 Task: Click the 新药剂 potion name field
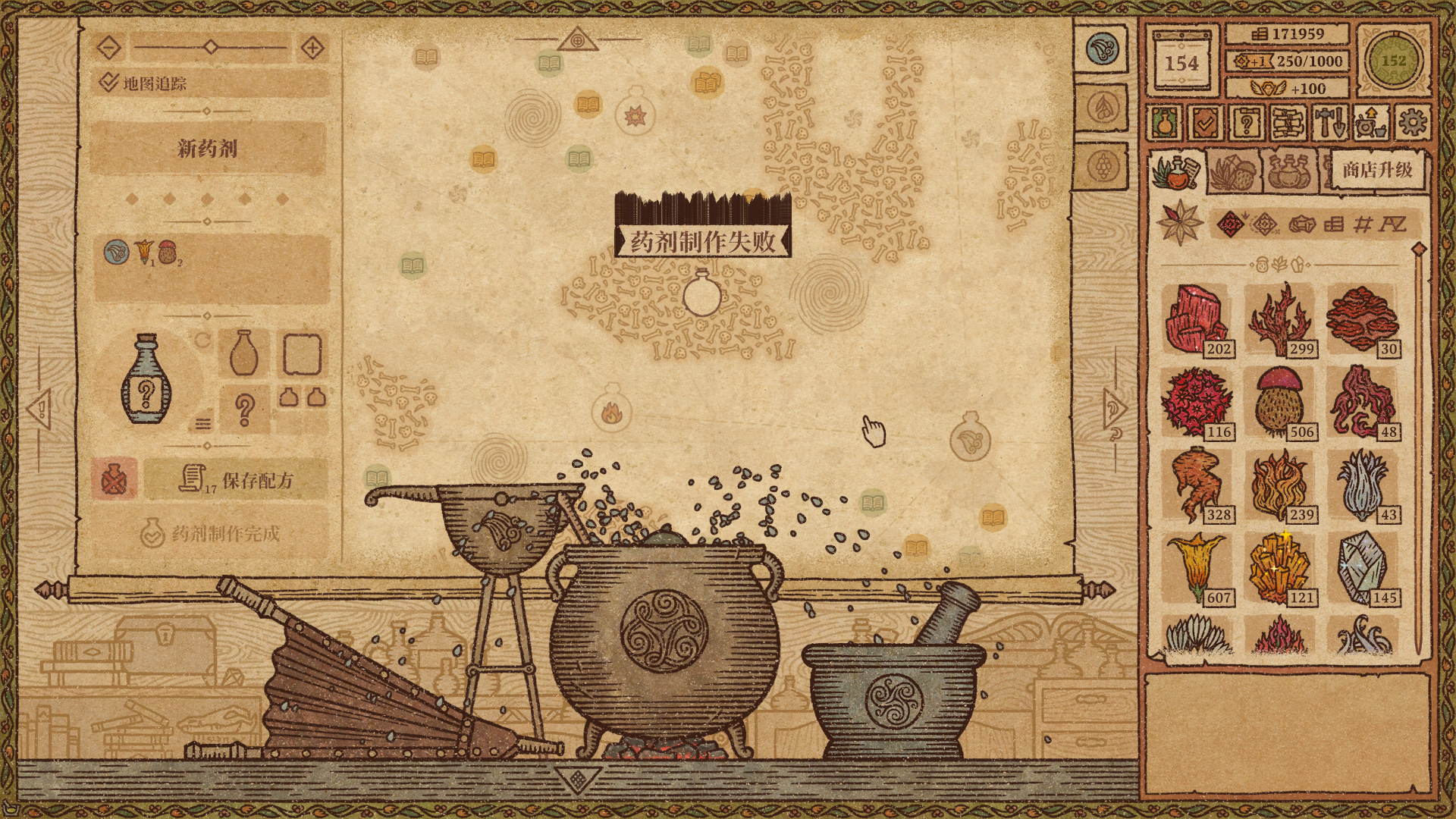[x=208, y=148]
